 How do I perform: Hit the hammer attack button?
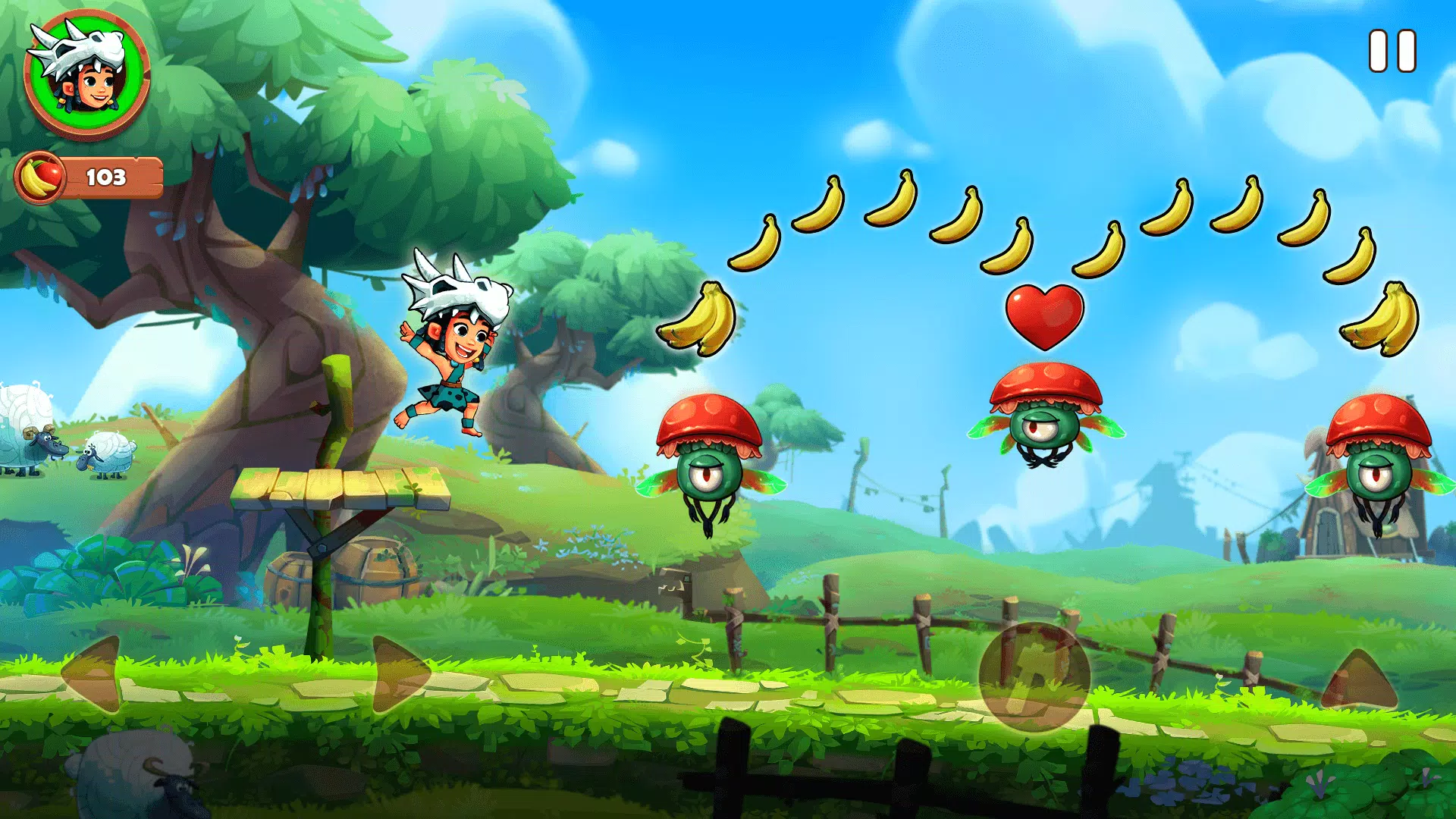1034,677
